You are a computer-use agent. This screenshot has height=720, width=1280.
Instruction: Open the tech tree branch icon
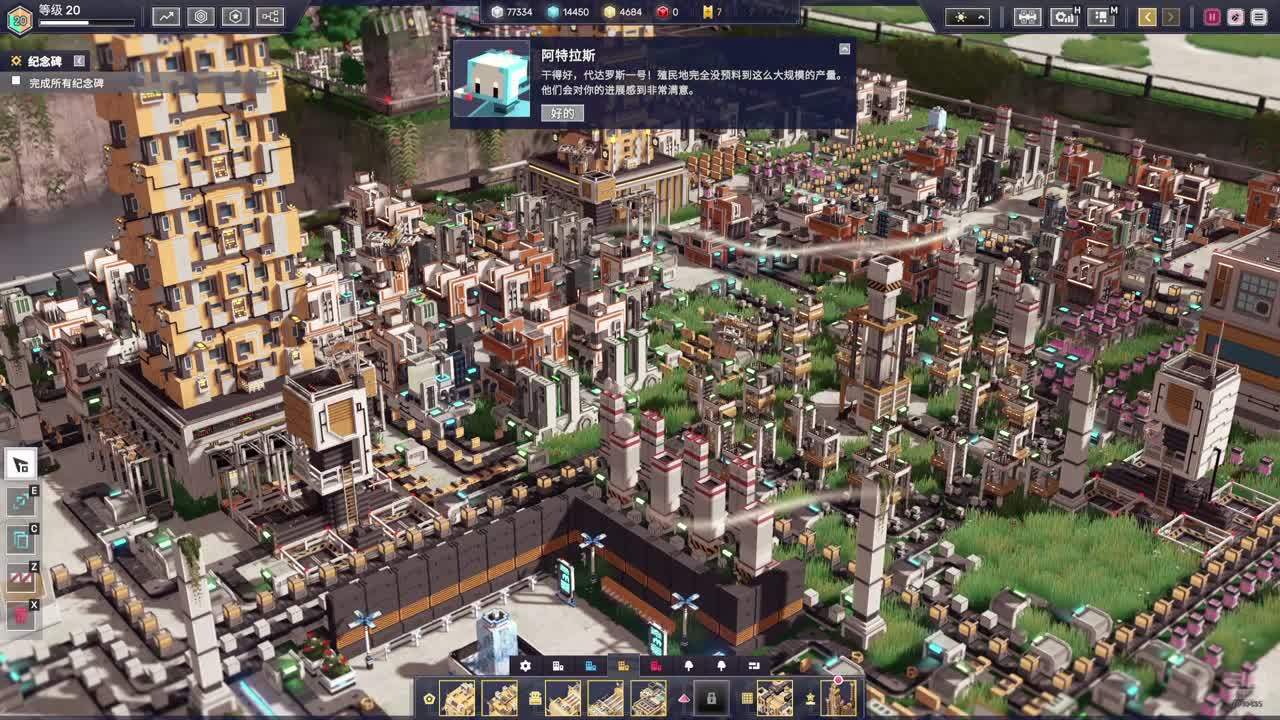(x=270, y=16)
